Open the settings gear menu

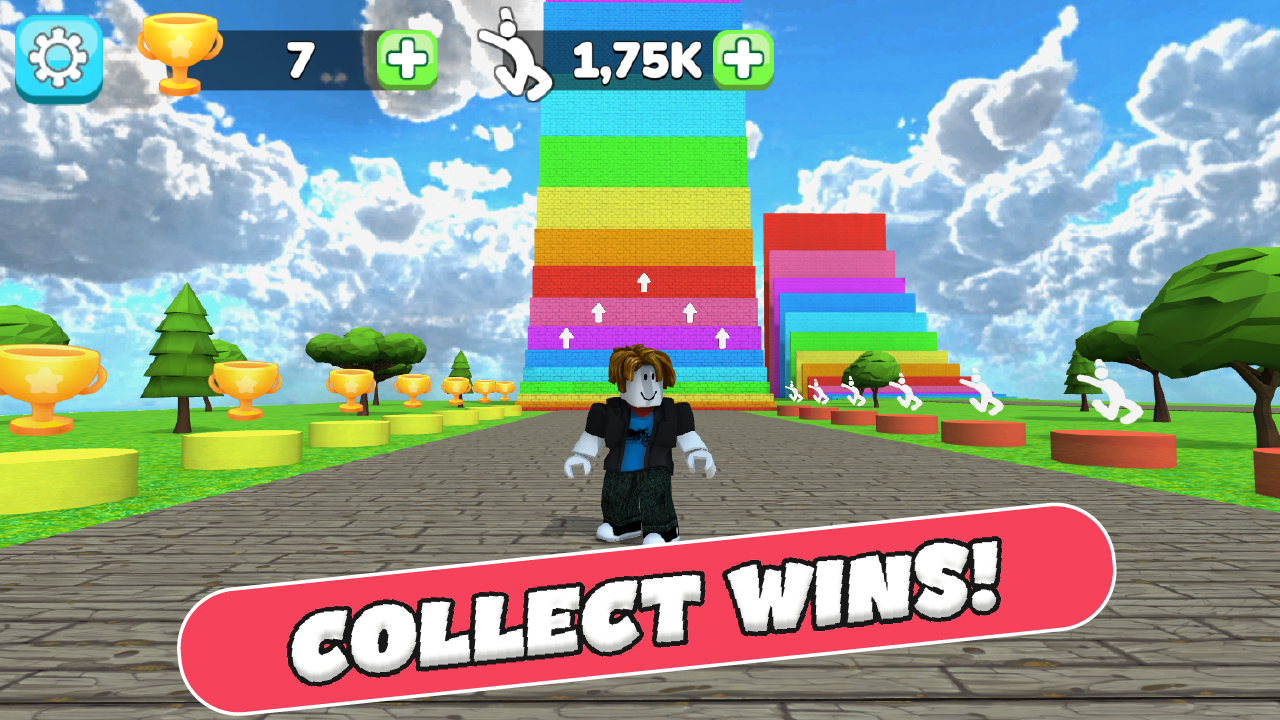pos(55,57)
